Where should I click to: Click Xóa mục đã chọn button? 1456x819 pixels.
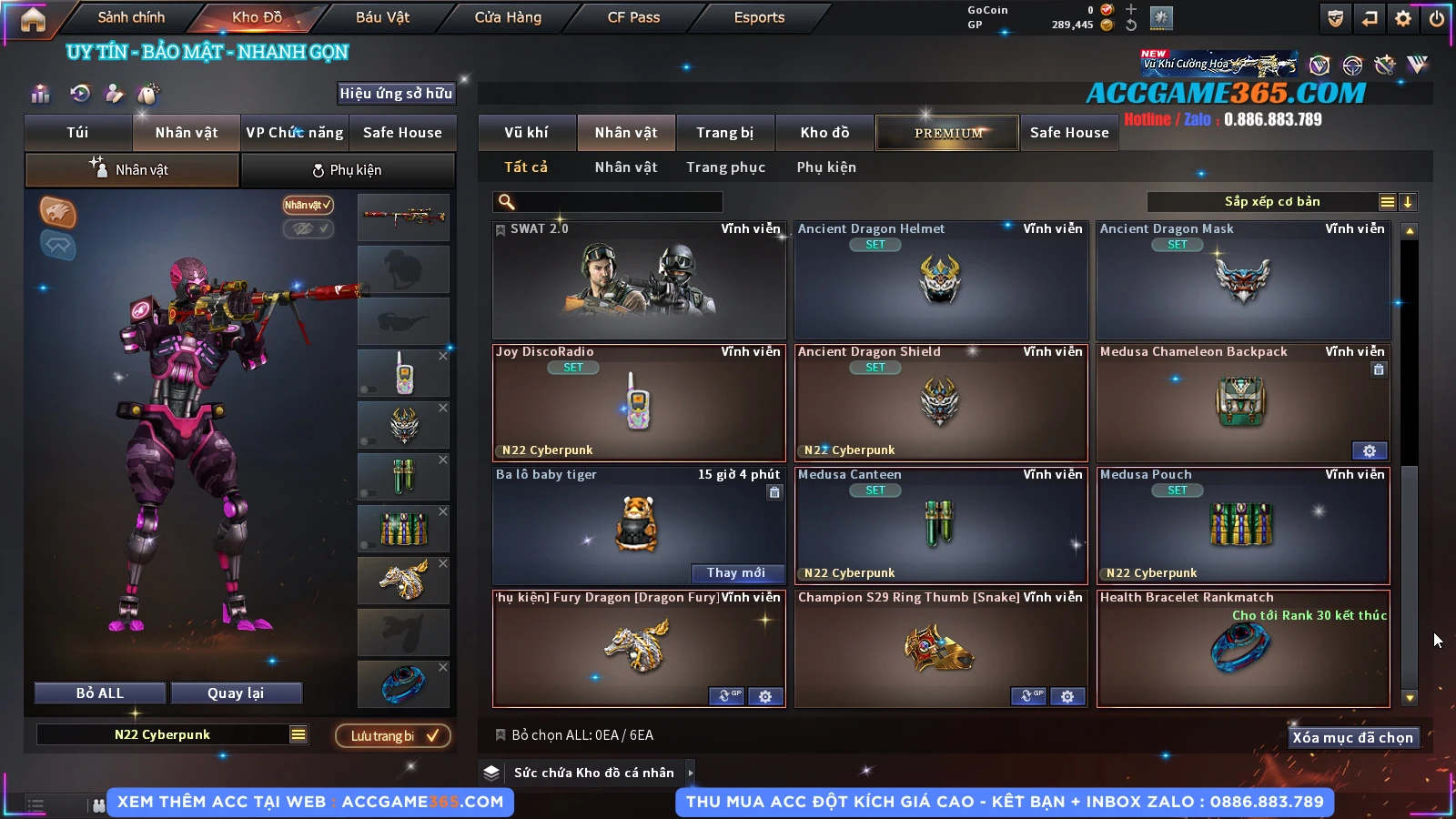click(x=1352, y=737)
